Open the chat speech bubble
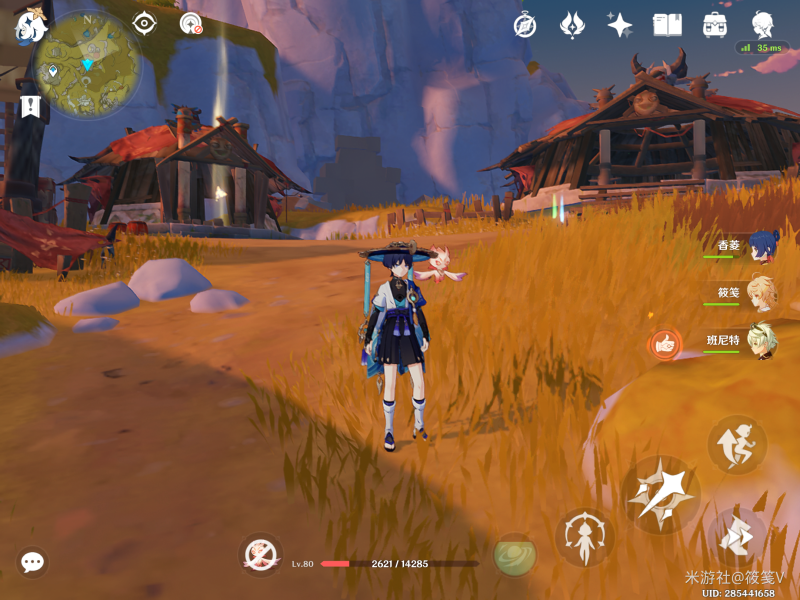The width and height of the screenshot is (800, 600). [x=32, y=562]
